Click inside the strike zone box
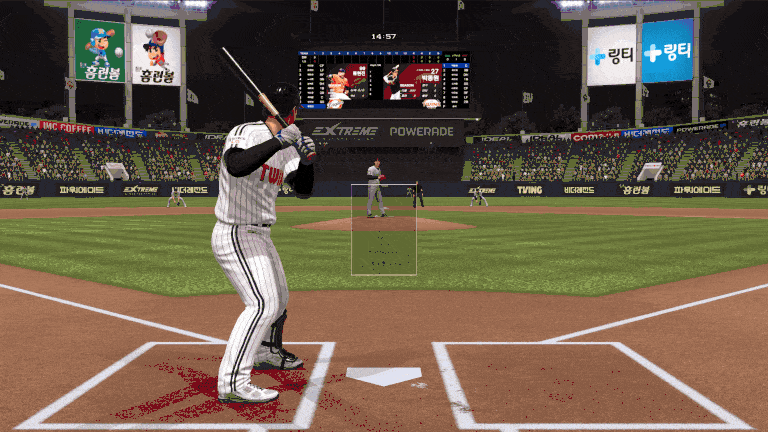The height and width of the screenshot is (432, 768). click(383, 230)
